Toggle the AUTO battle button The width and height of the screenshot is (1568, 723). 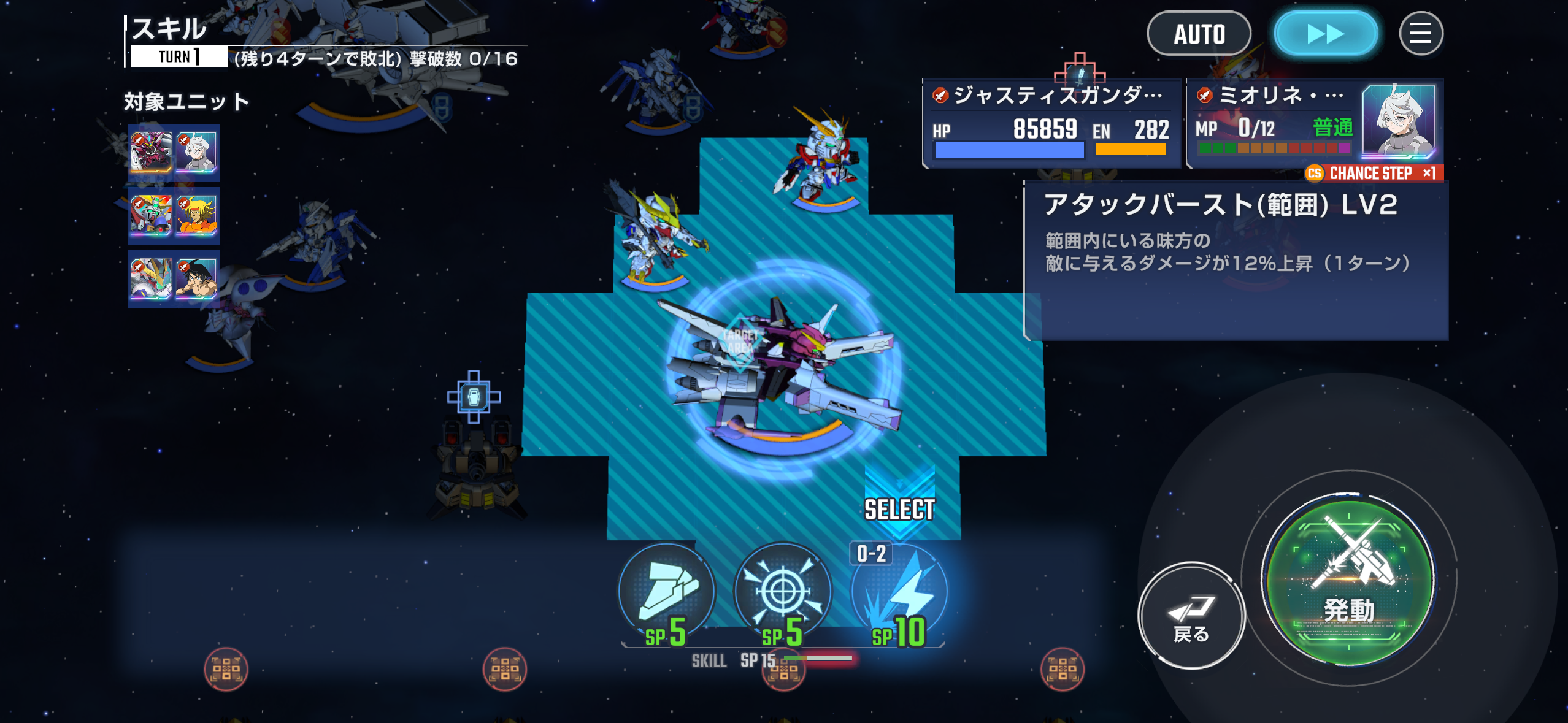click(1199, 34)
